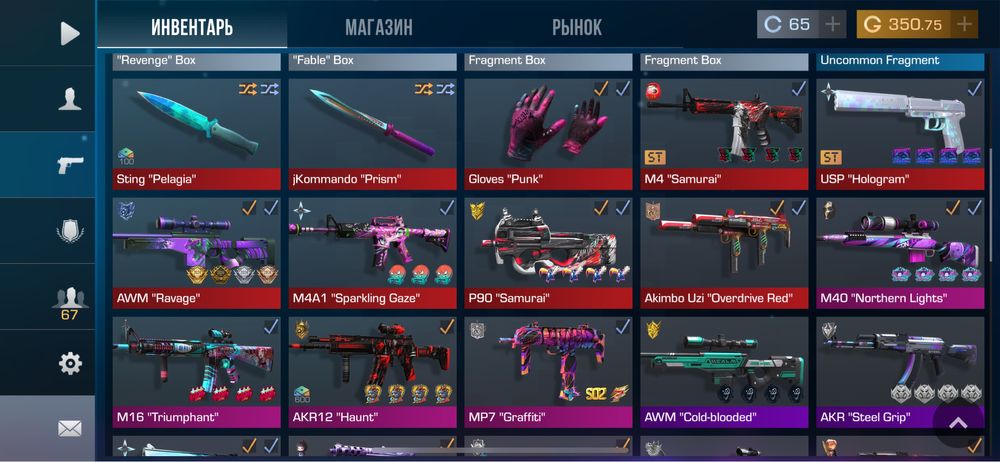Click the scroll-to-top arrow button

[x=958, y=423]
